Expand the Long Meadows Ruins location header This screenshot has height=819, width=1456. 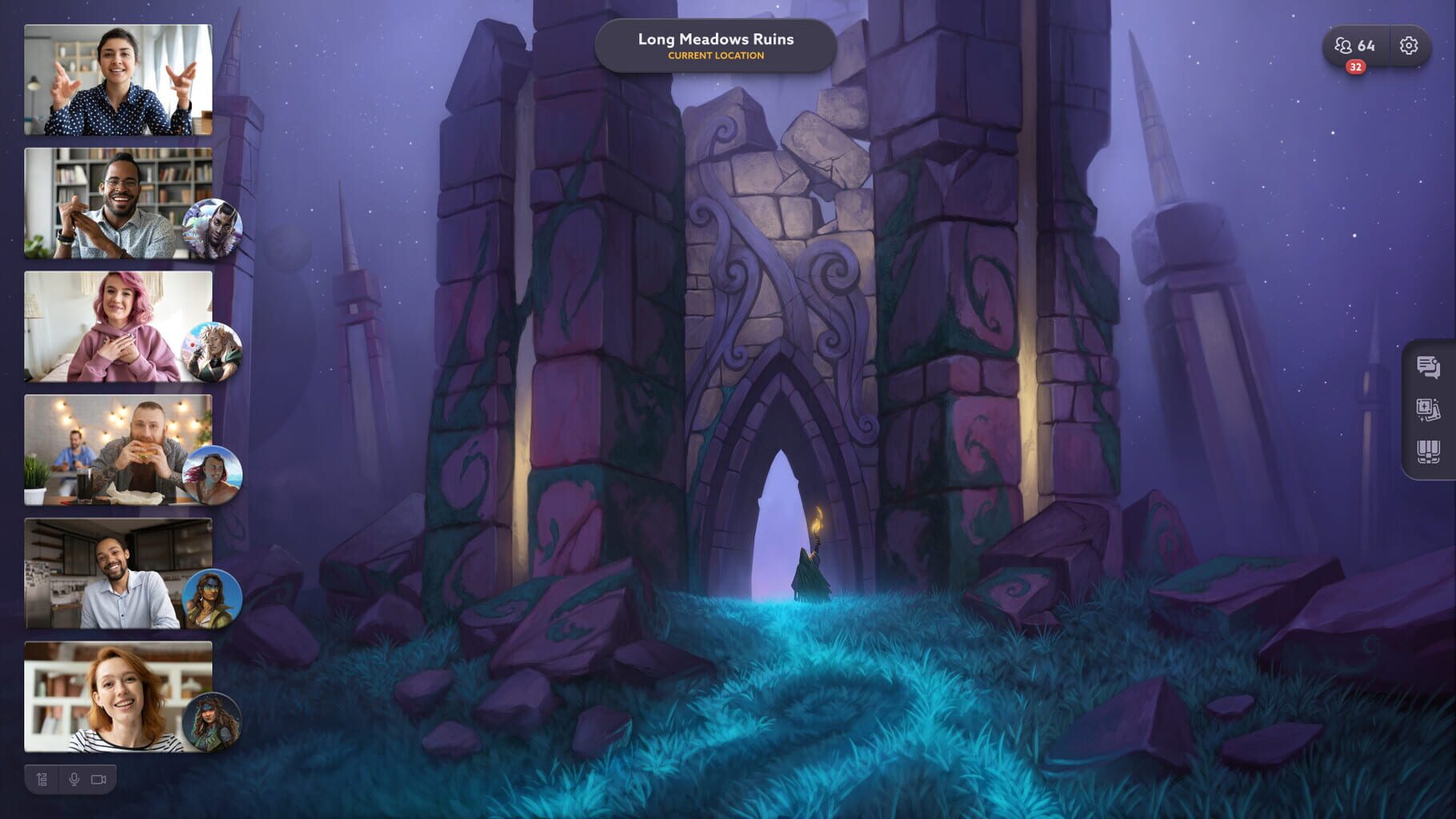point(715,44)
